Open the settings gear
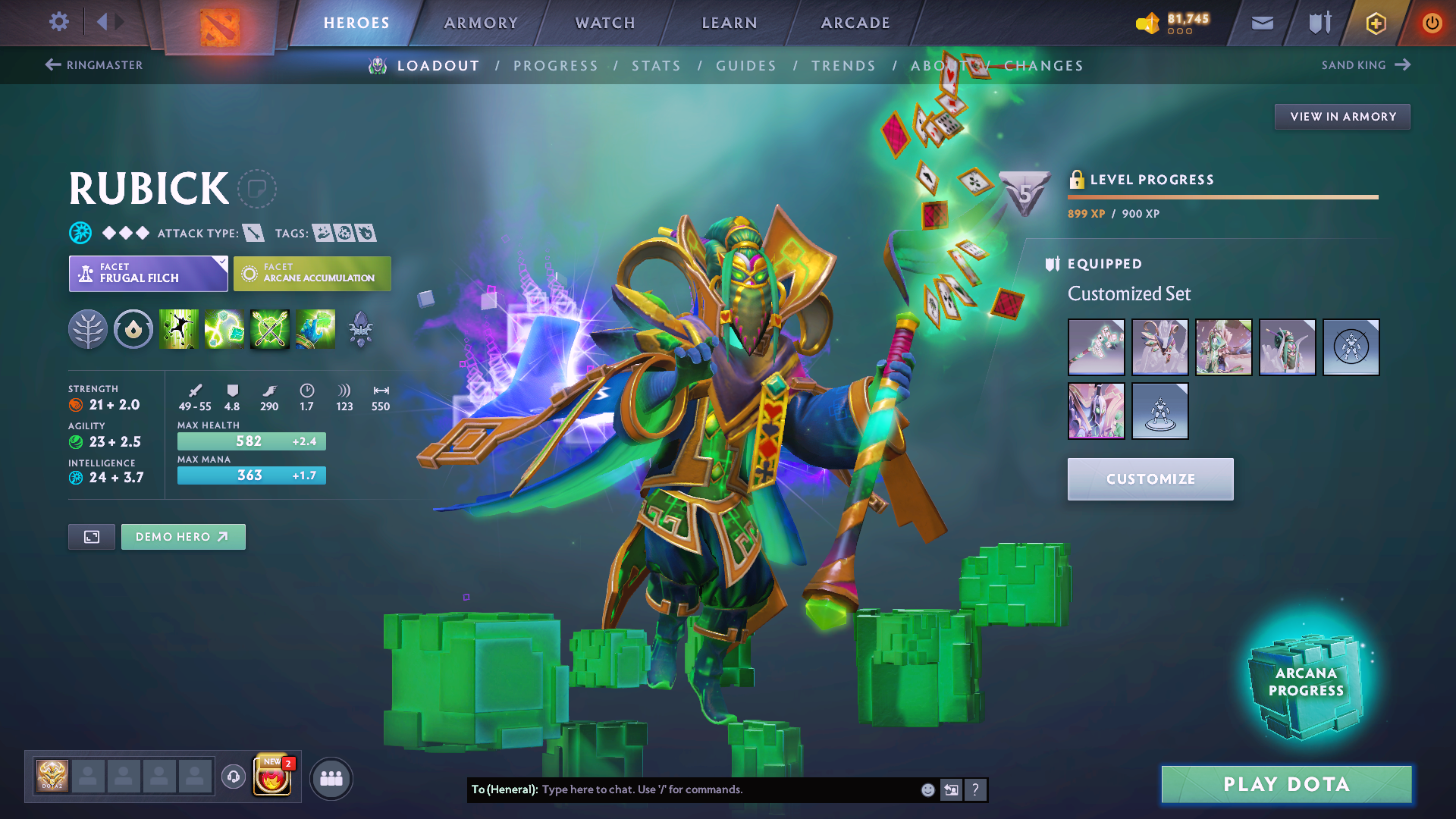Viewport: 1456px width, 819px height. 58,22
